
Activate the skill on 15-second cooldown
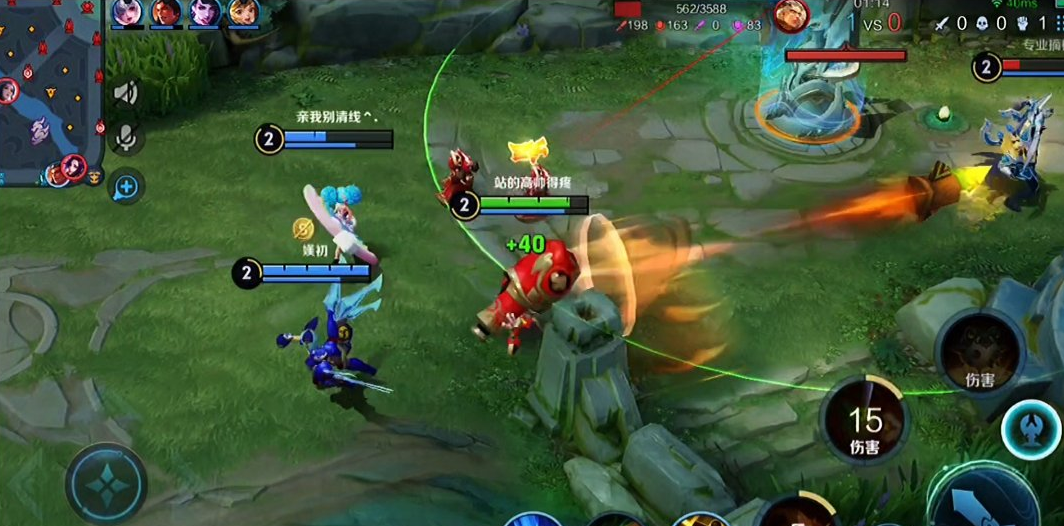click(x=865, y=422)
